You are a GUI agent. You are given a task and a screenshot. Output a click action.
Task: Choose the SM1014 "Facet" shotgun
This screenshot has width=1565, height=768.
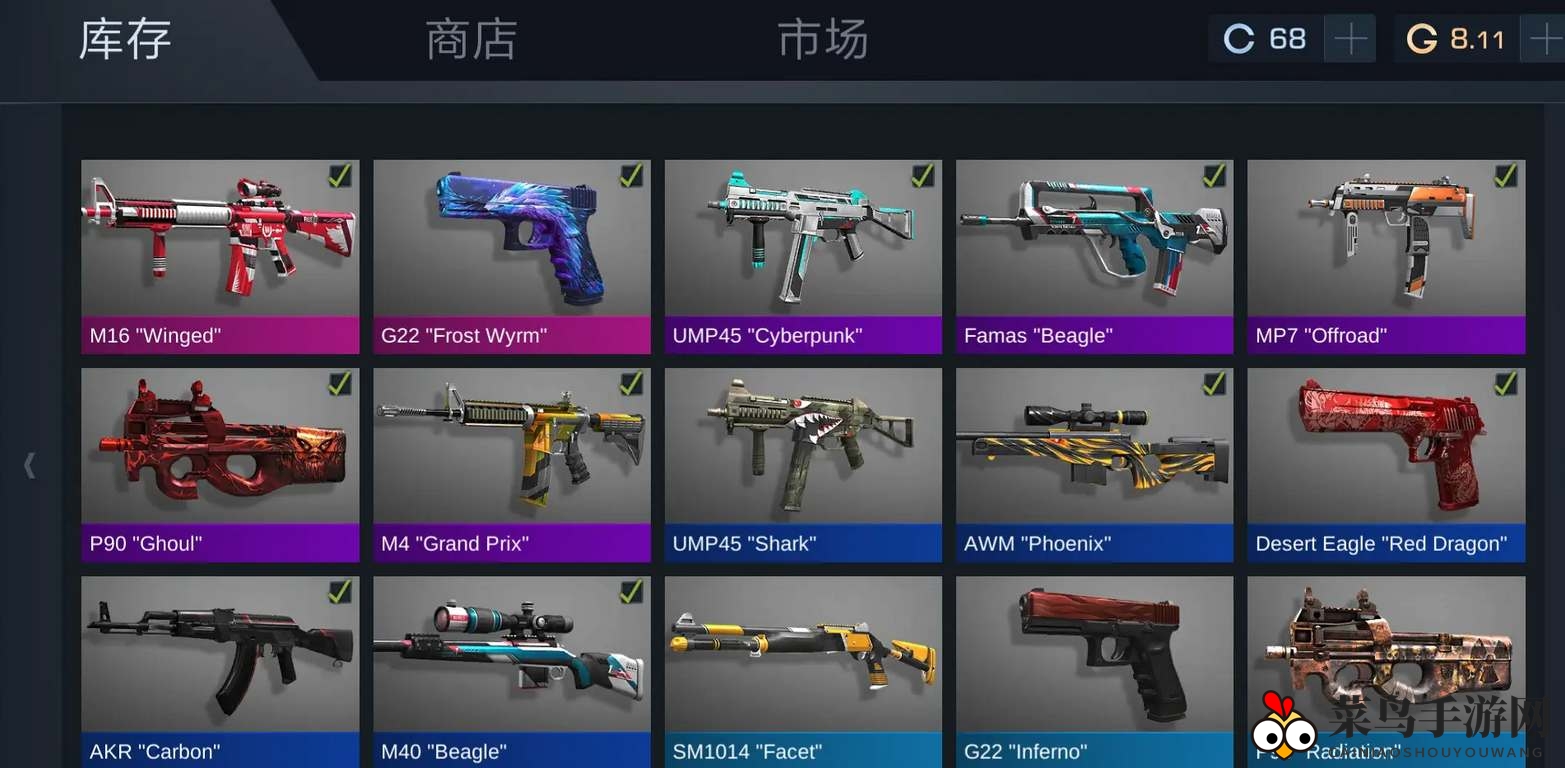click(803, 670)
